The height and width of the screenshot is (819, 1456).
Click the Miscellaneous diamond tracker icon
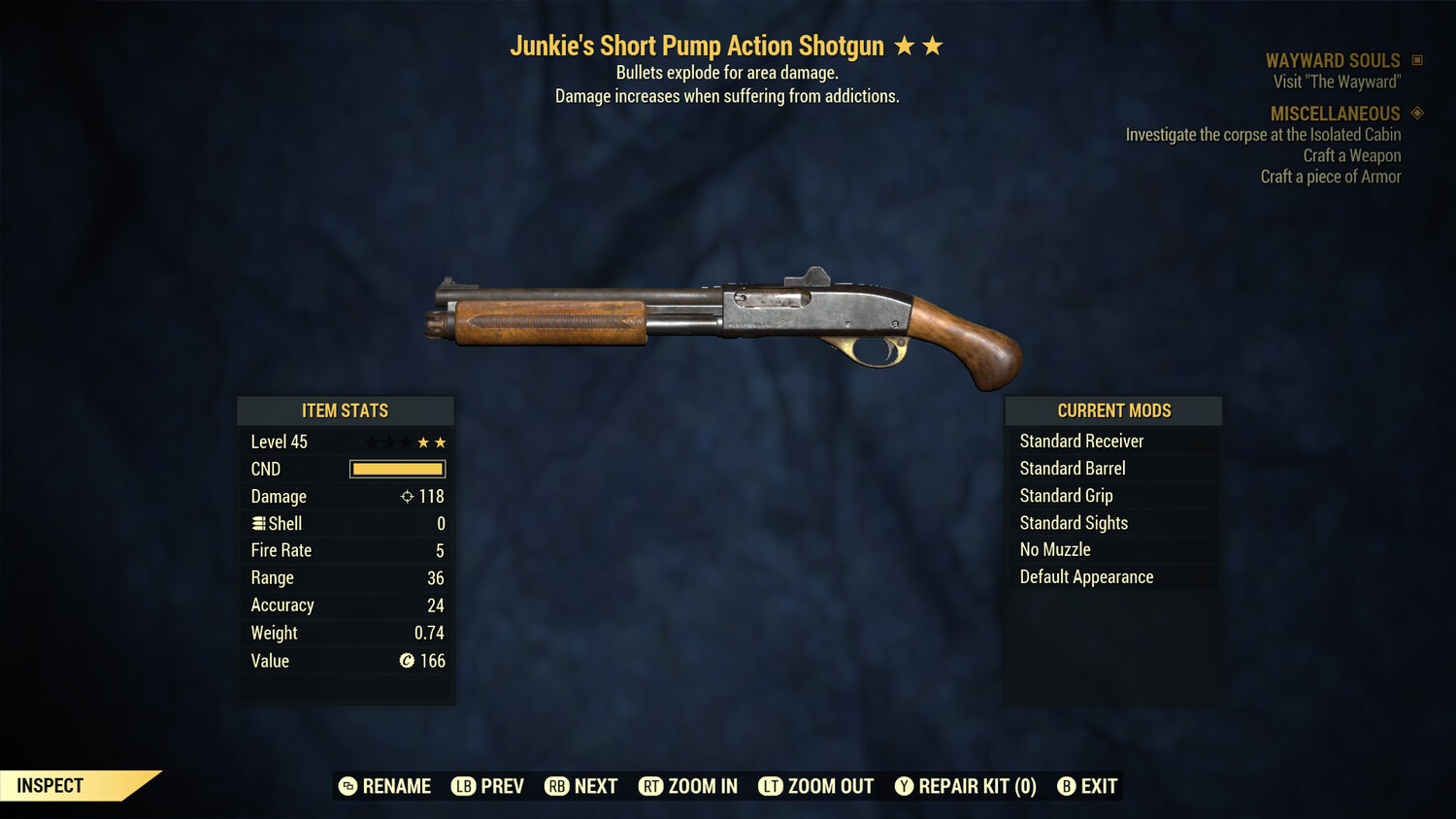1417,113
